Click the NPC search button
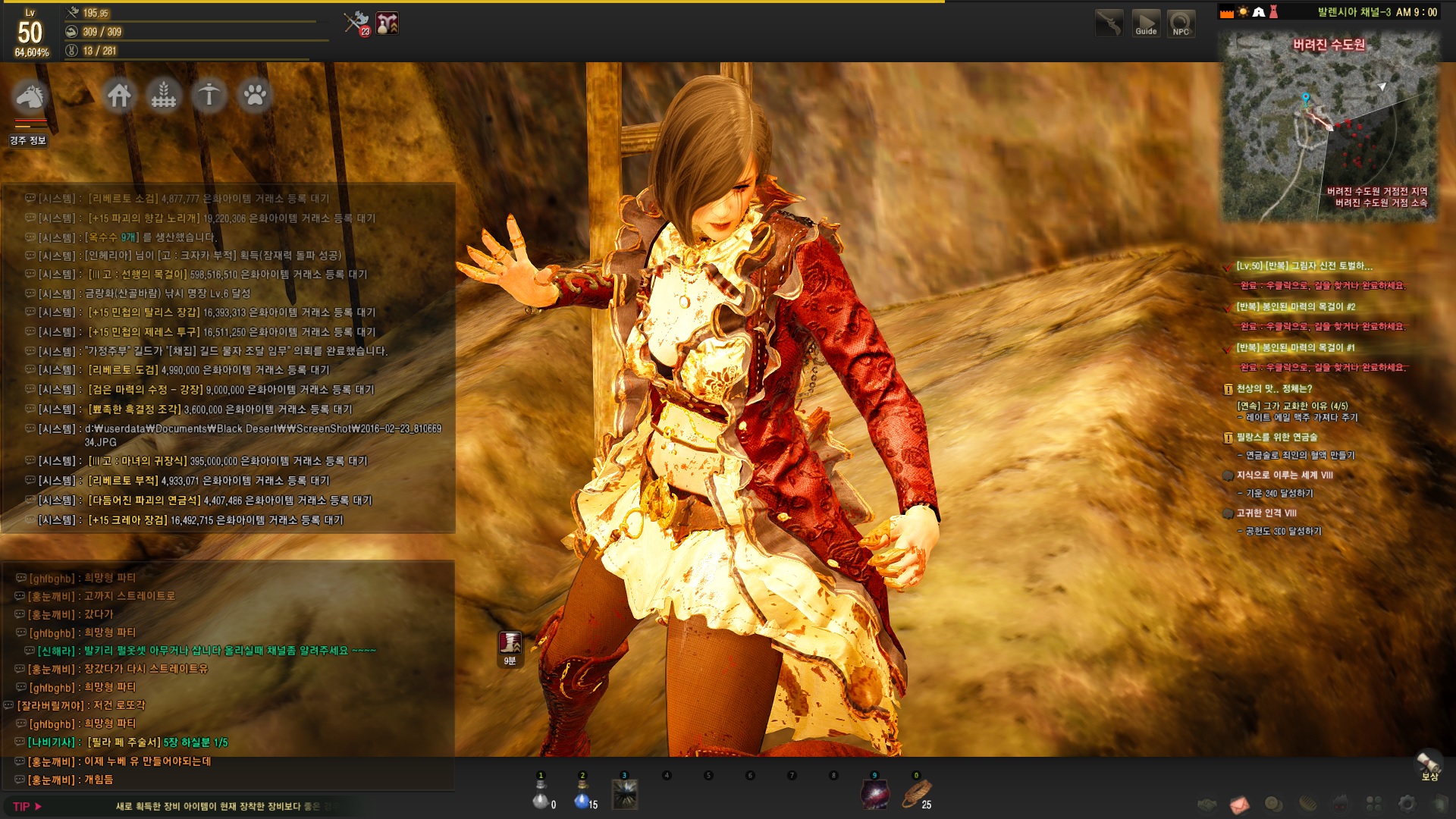The image size is (1456, 819). (x=1181, y=24)
